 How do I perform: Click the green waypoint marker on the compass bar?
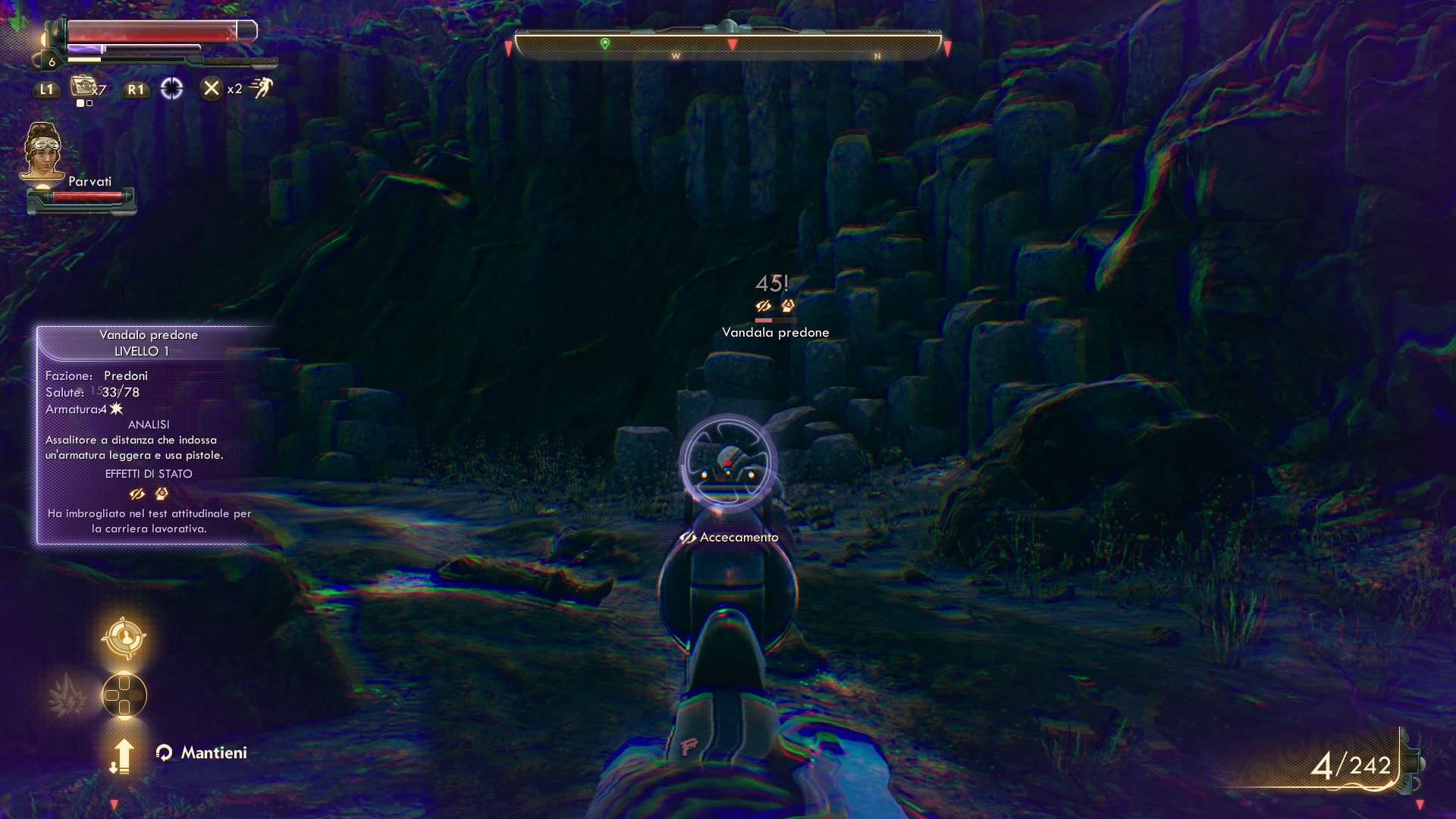(604, 44)
